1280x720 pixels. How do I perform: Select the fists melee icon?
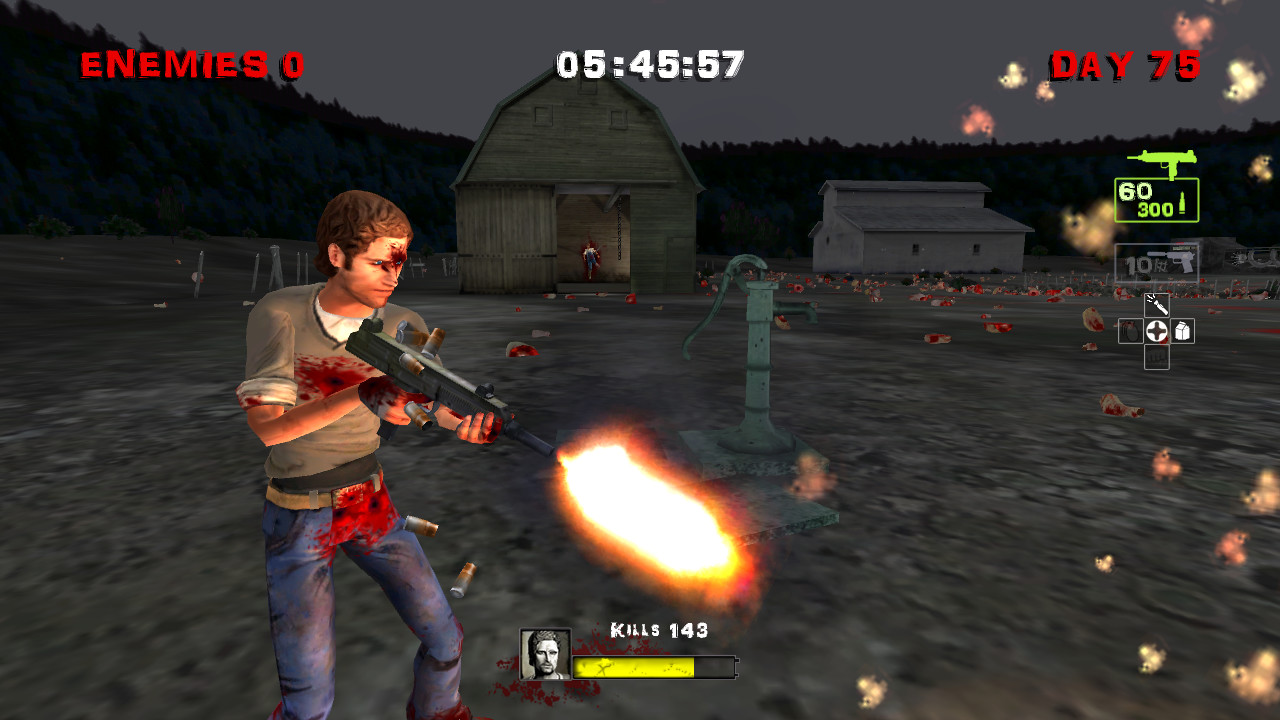coord(1158,357)
